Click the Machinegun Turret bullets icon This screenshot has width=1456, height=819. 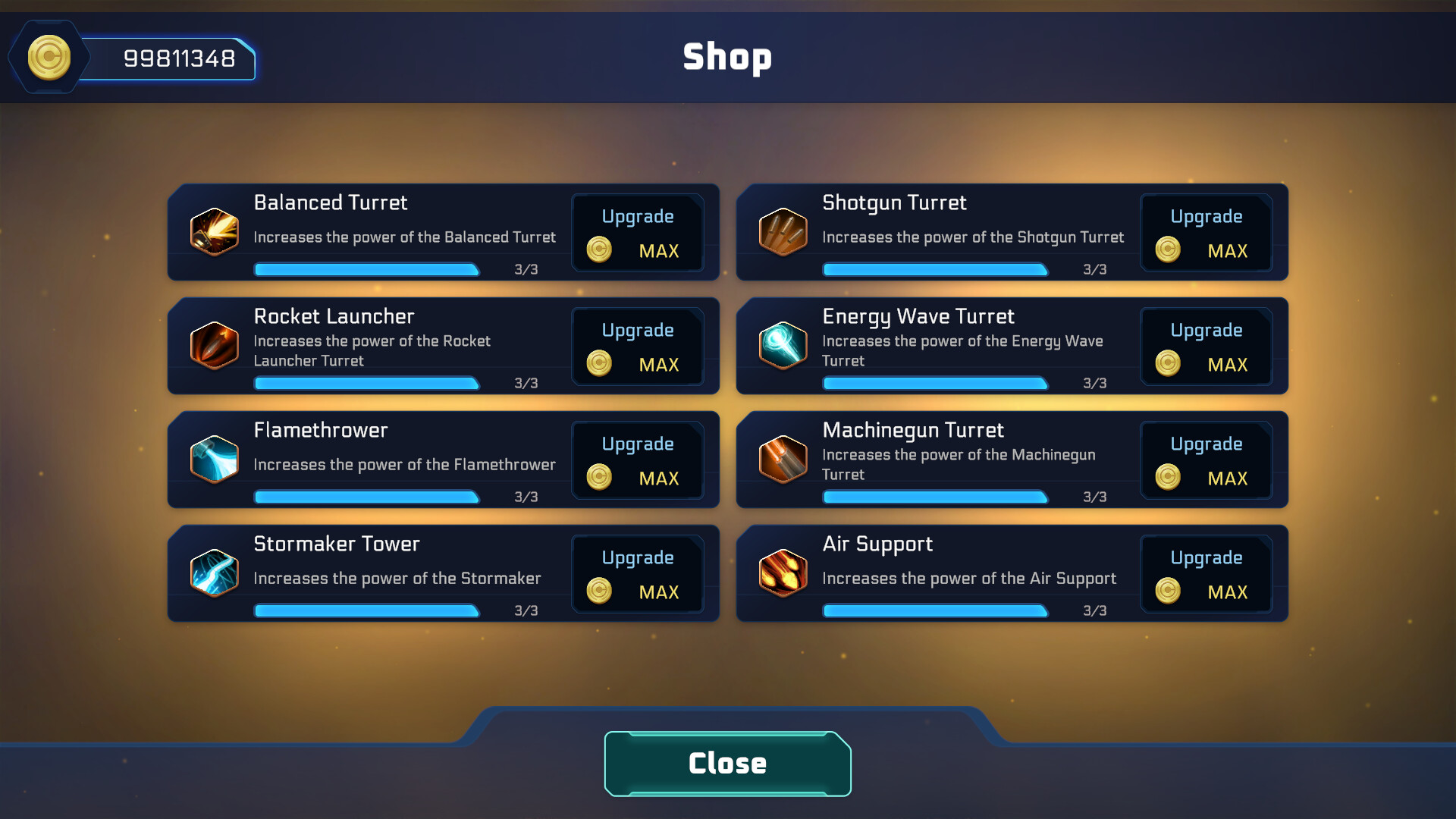tap(783, 460)
